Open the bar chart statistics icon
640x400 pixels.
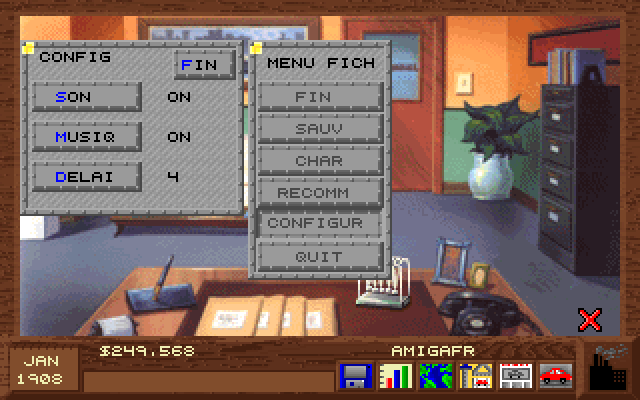(396, 376)
